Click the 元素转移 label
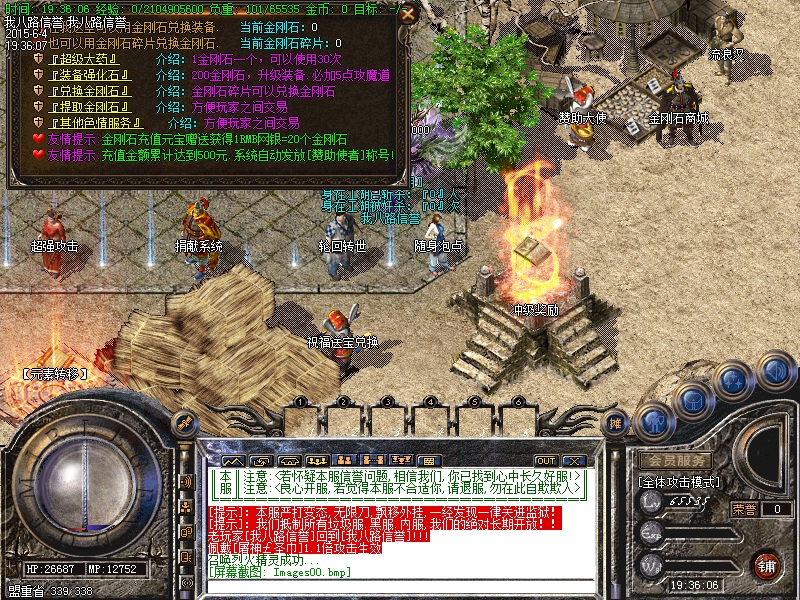Screen dimensions: 800x600 pyautogui.click(x=55, y=375)
